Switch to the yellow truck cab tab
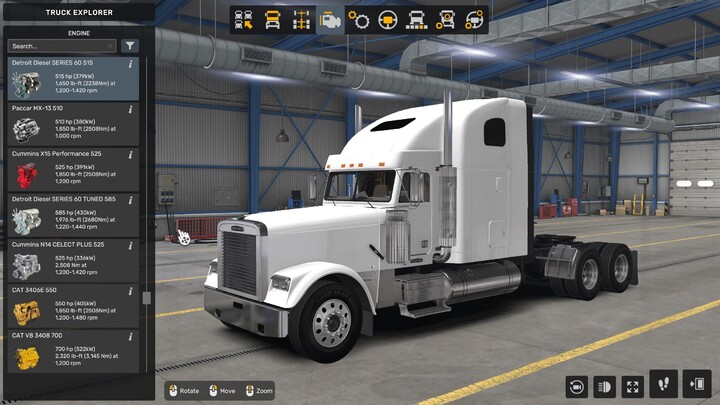720x405 pixels. pos(272,19)
